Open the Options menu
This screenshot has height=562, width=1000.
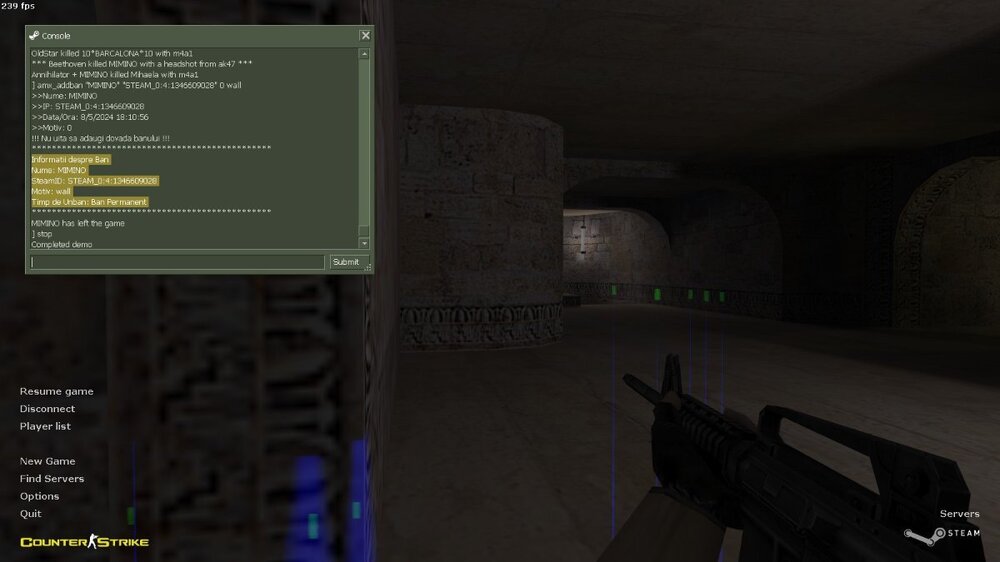pyautogui.click(x=39, y=496)
